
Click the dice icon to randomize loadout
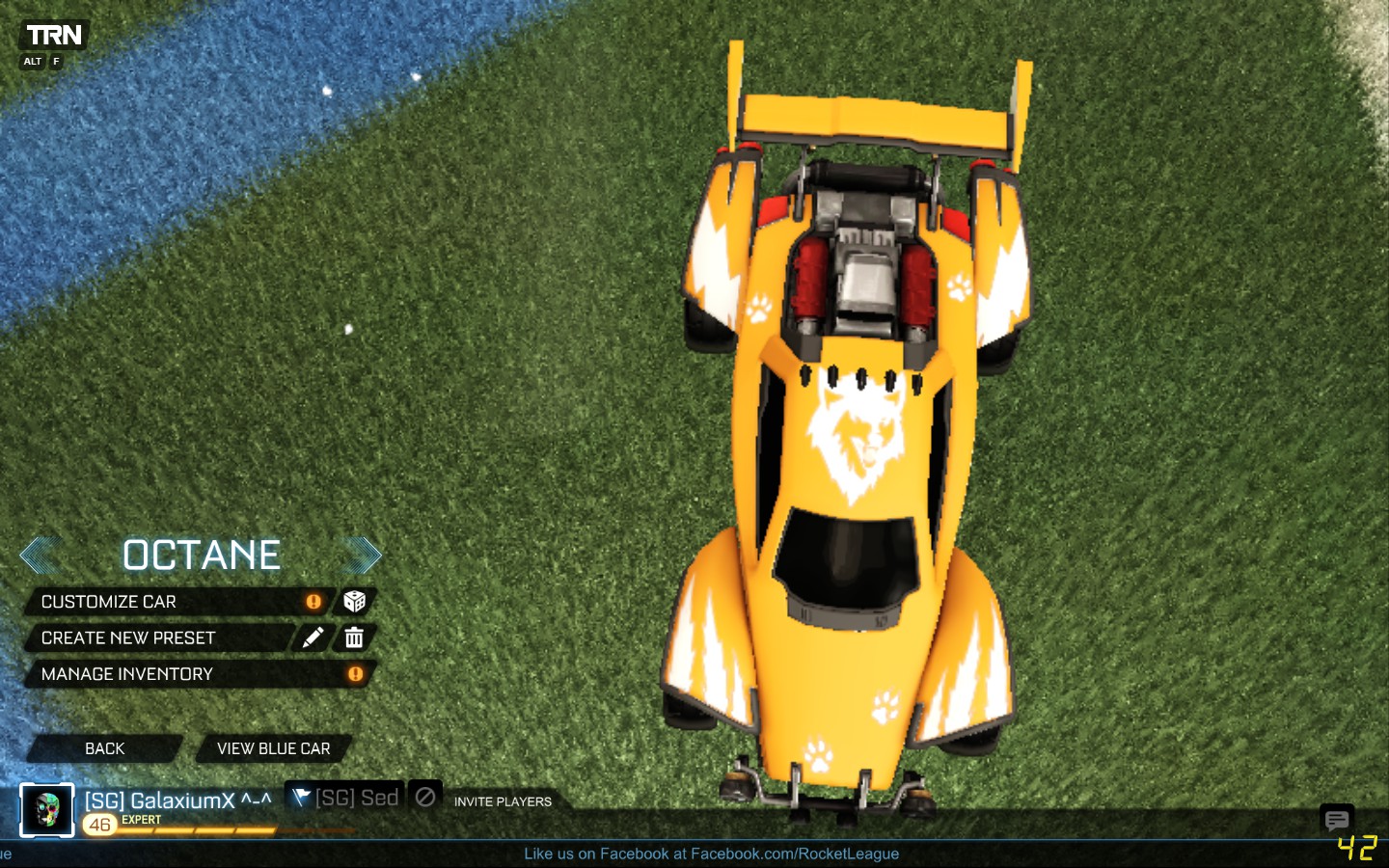tap(354, 601)
